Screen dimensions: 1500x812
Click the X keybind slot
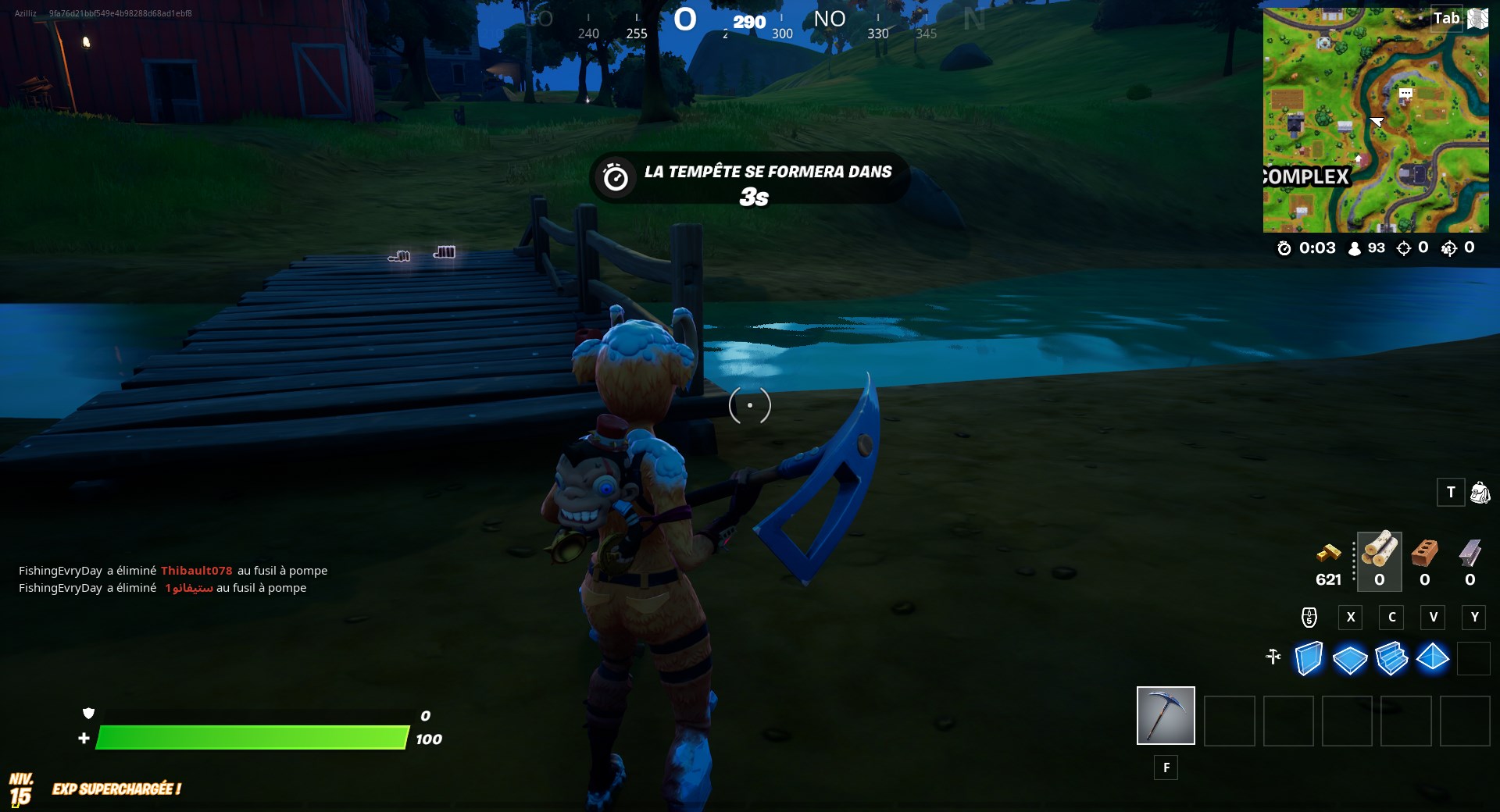1351,618
